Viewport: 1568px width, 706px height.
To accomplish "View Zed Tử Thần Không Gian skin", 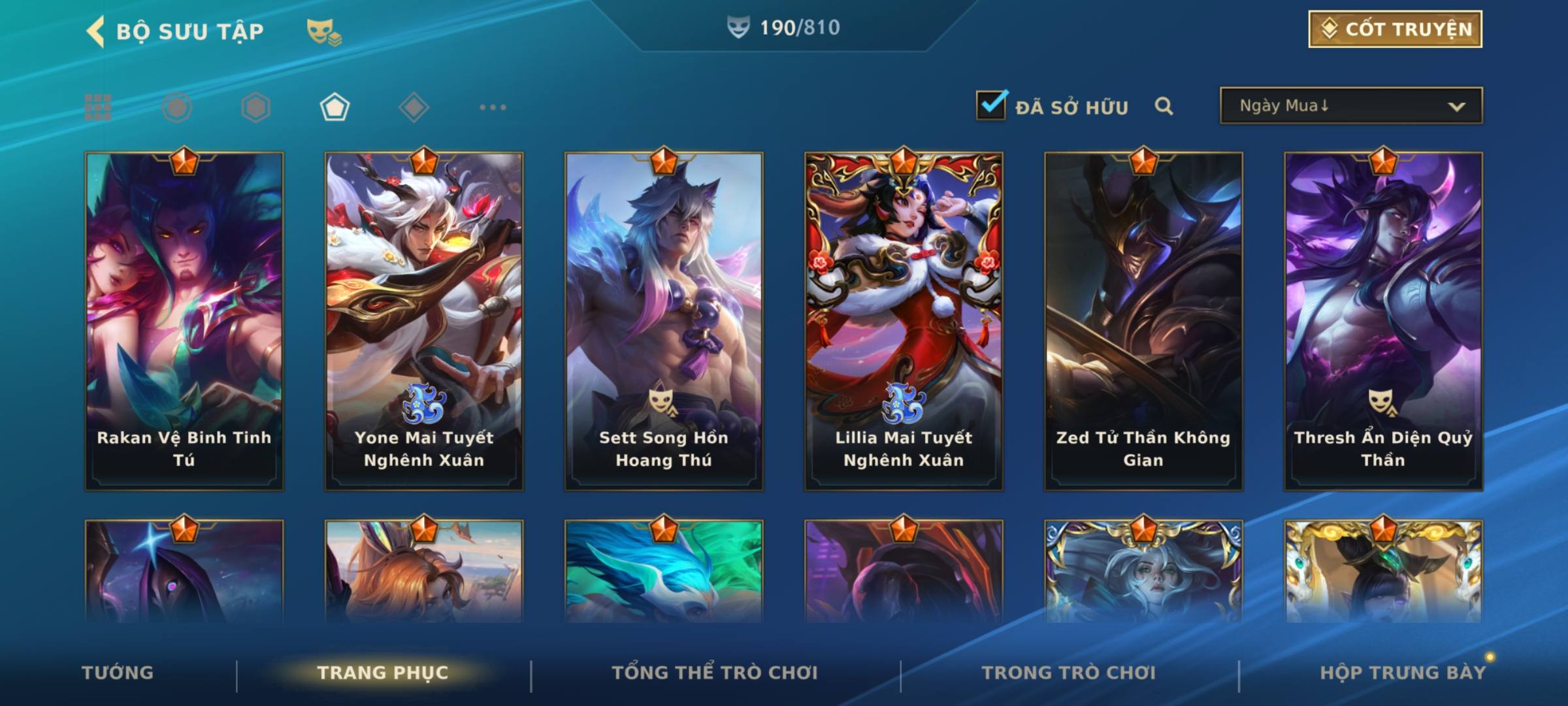I will [x=1143, y=321].
